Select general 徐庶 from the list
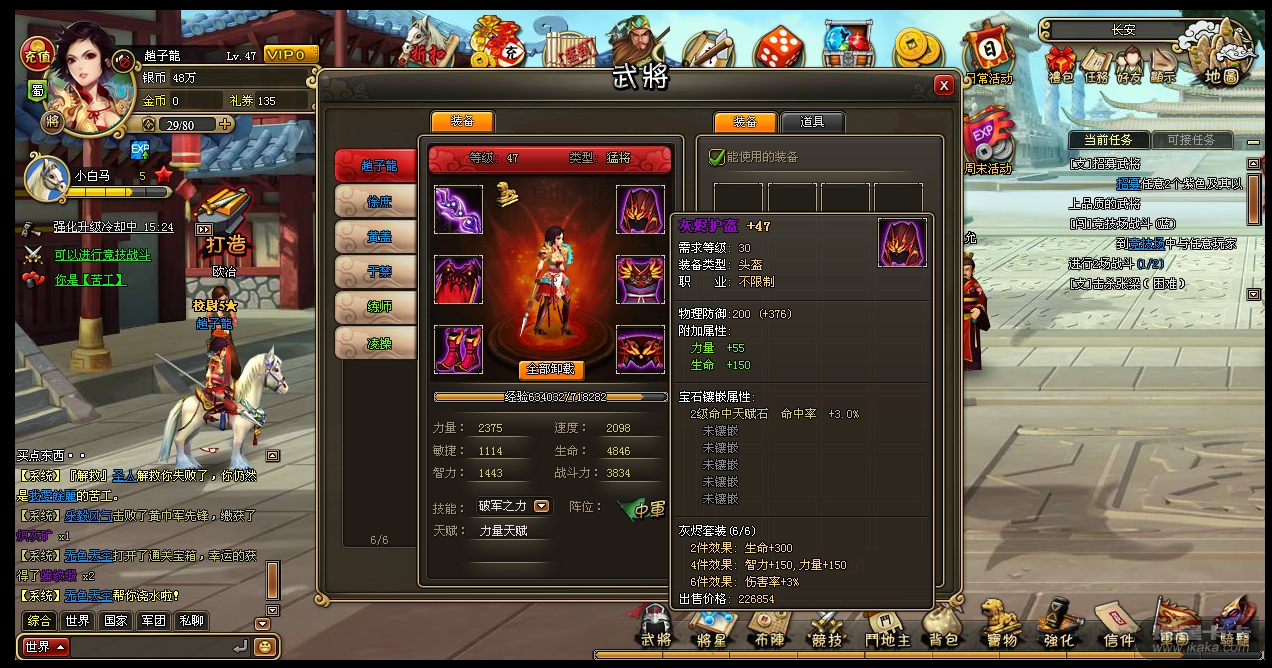 coord(379,202)
